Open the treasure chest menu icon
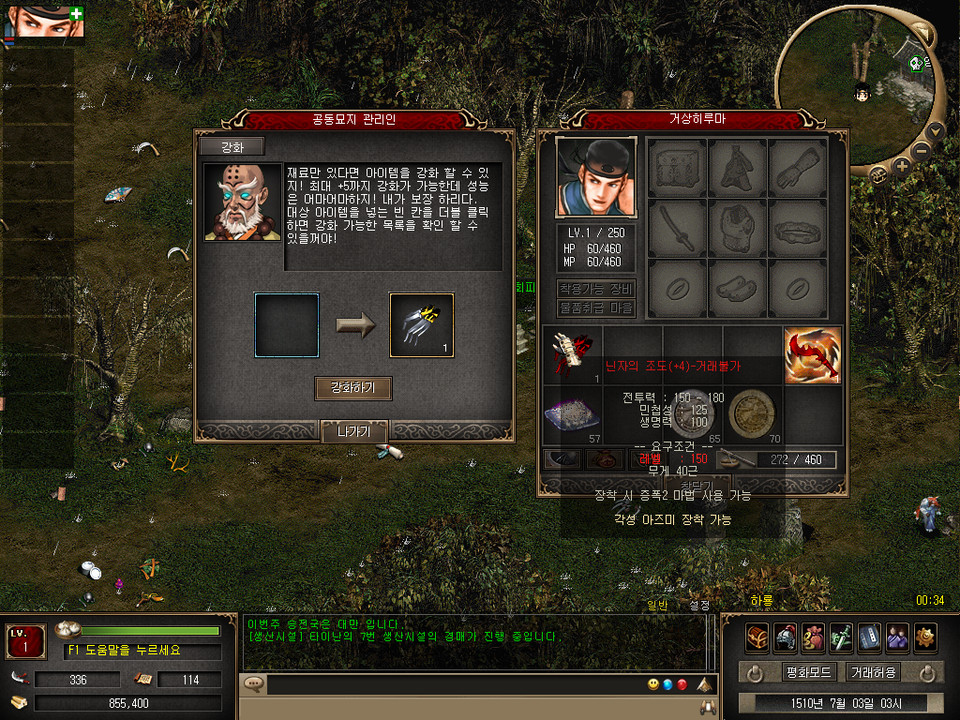Viewport: 960px width, 720px height. [x=757, y=636]
